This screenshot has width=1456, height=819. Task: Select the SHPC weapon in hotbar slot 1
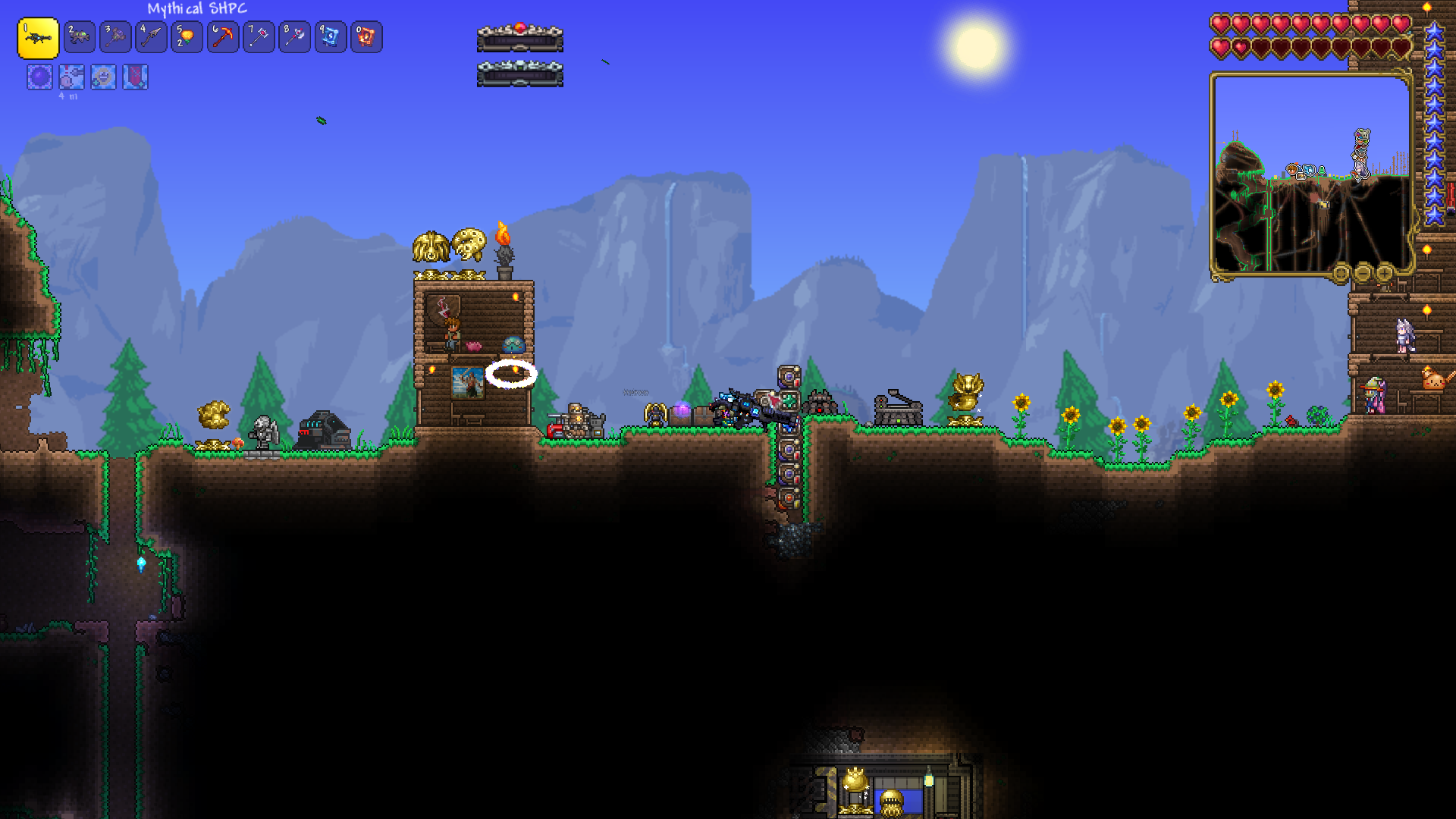38,38
